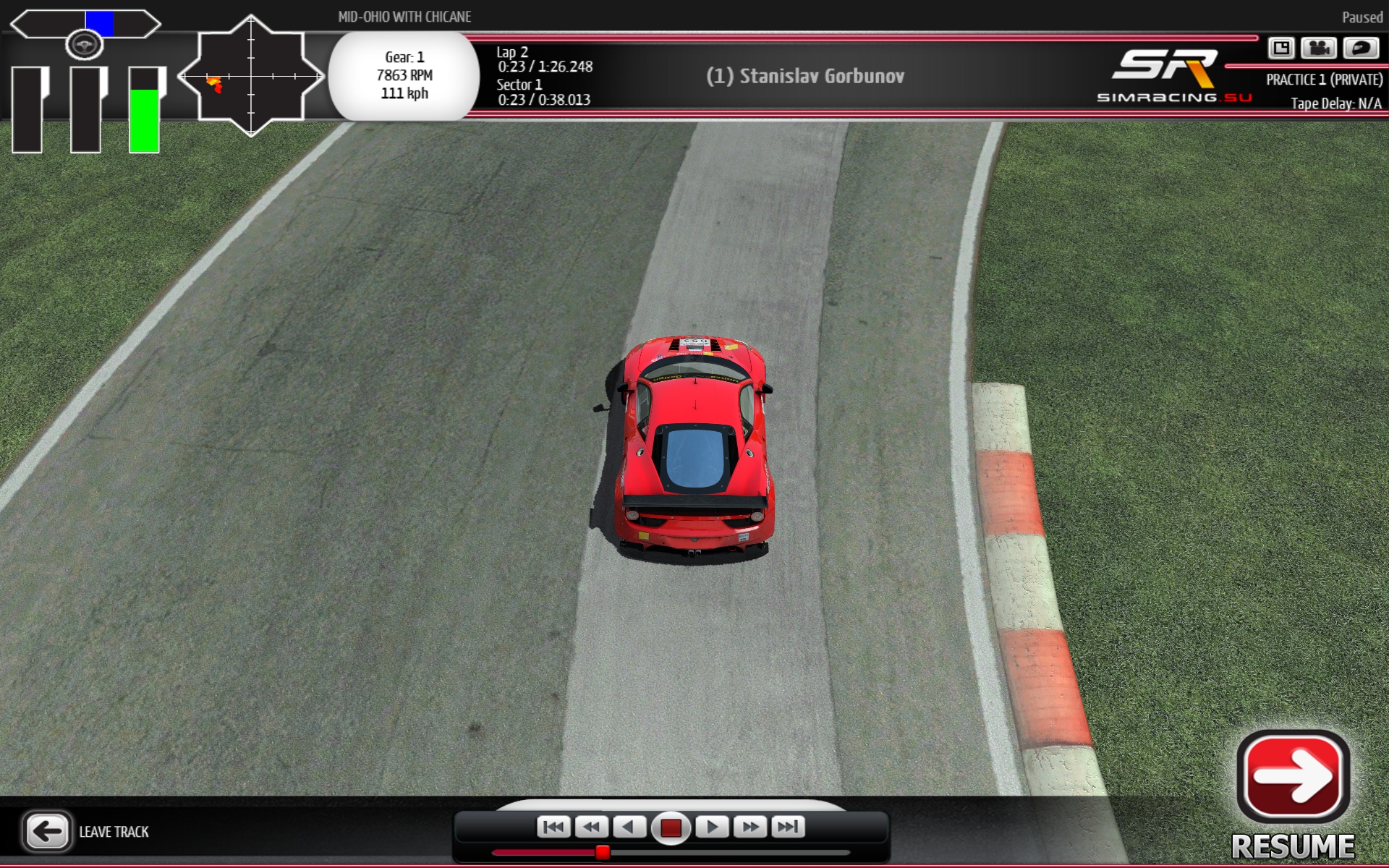Skip to the start of the replay
The image size is (1389, 868).
point(553,827)
